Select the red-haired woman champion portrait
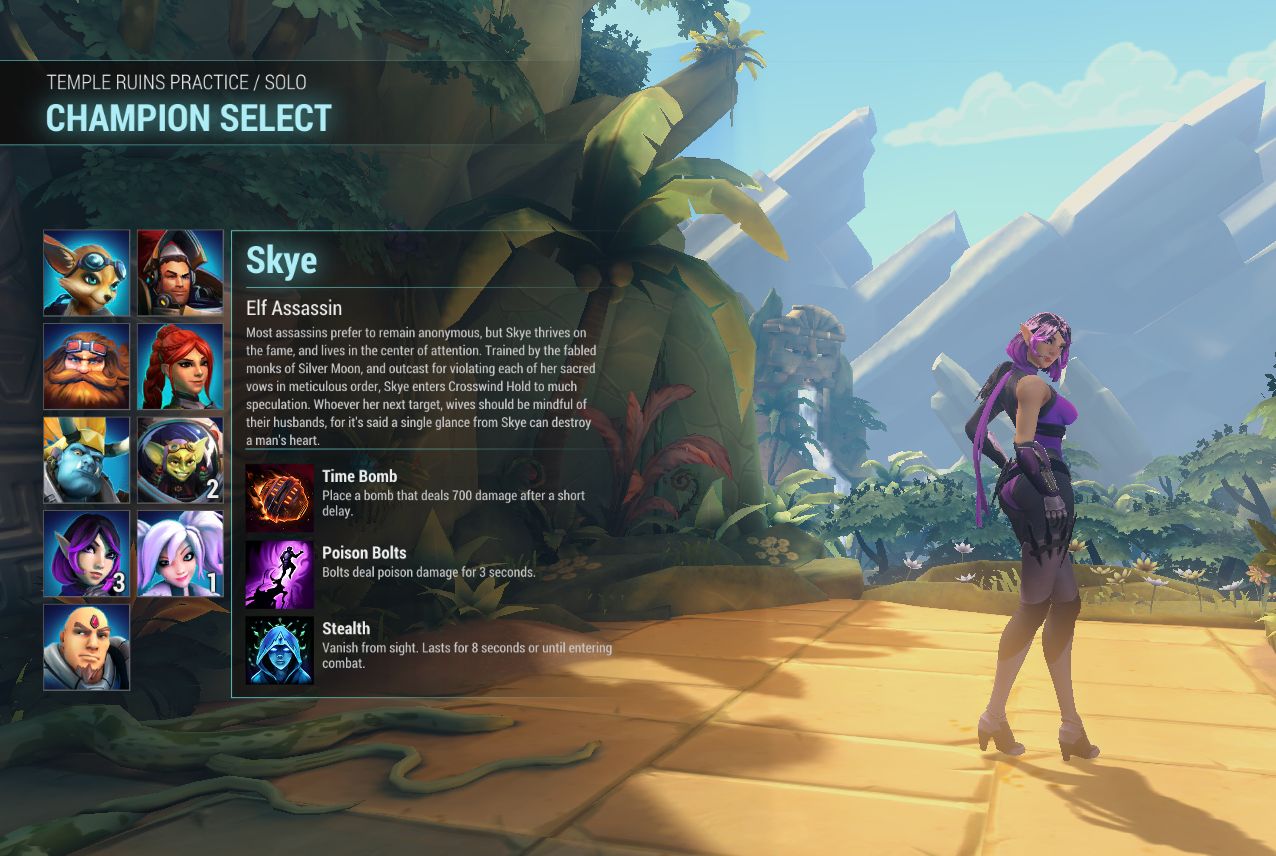This screenshot has height=856, width=1276. tap(180, 366)
